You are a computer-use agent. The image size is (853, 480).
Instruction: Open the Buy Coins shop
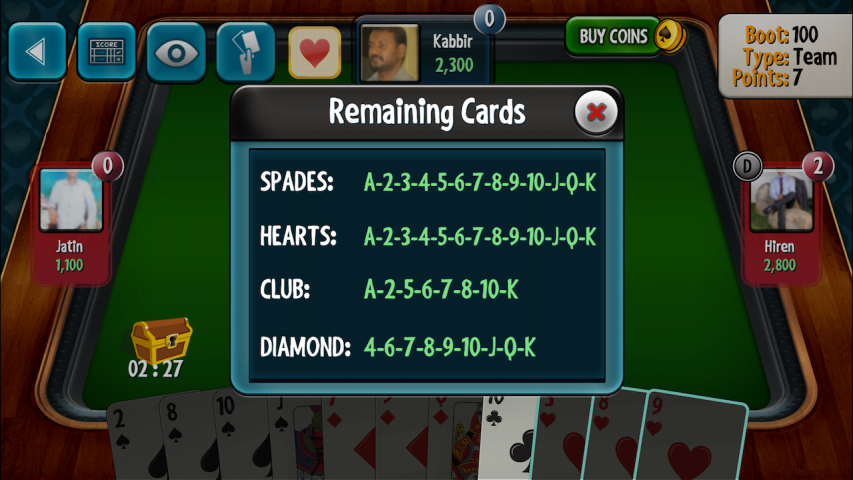(x=624, y=37)
